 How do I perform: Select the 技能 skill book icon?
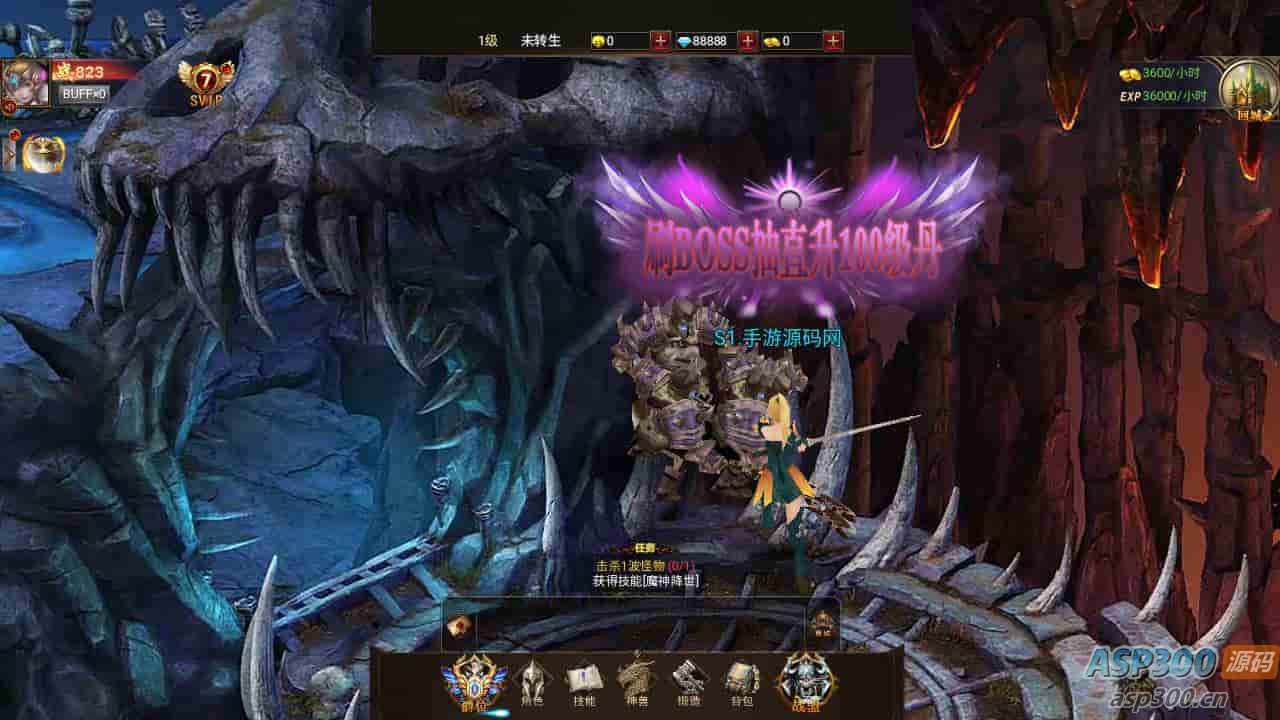(x=583, y=683)
